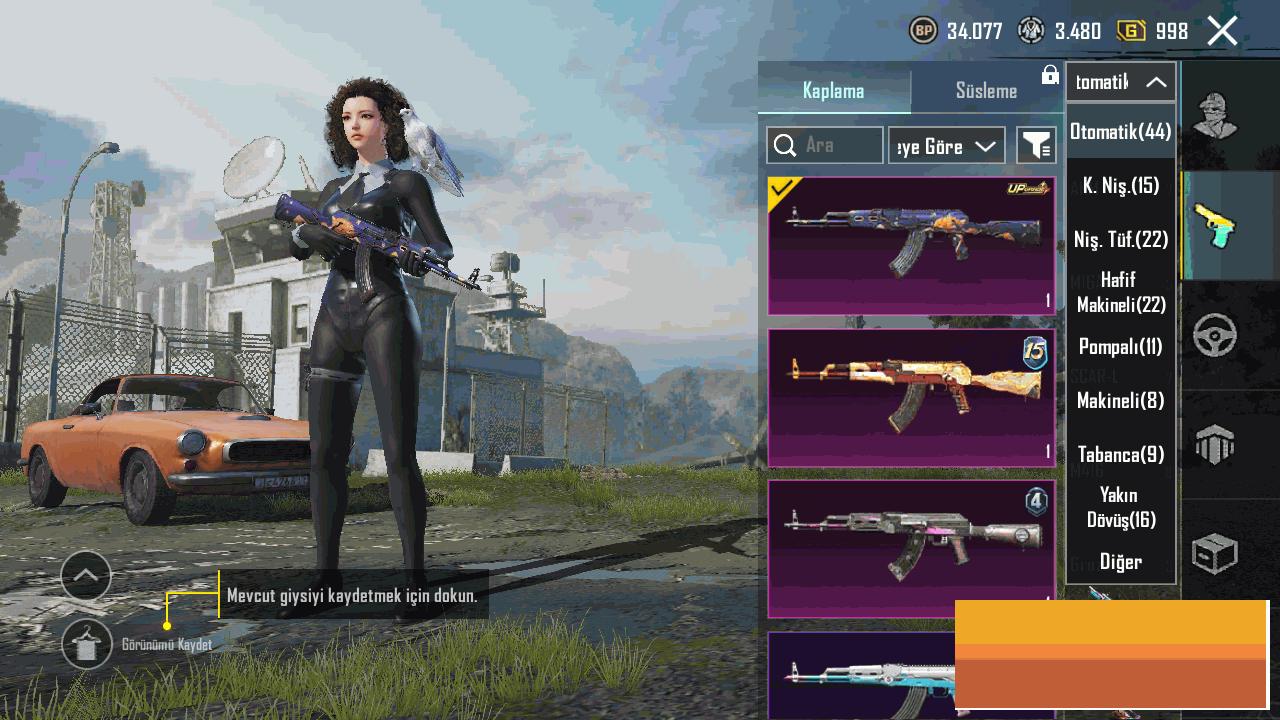Choose the Hafif Makineli(22) category
The width and height of the screenshot is (1280, 720).
tap(1120, 292)
